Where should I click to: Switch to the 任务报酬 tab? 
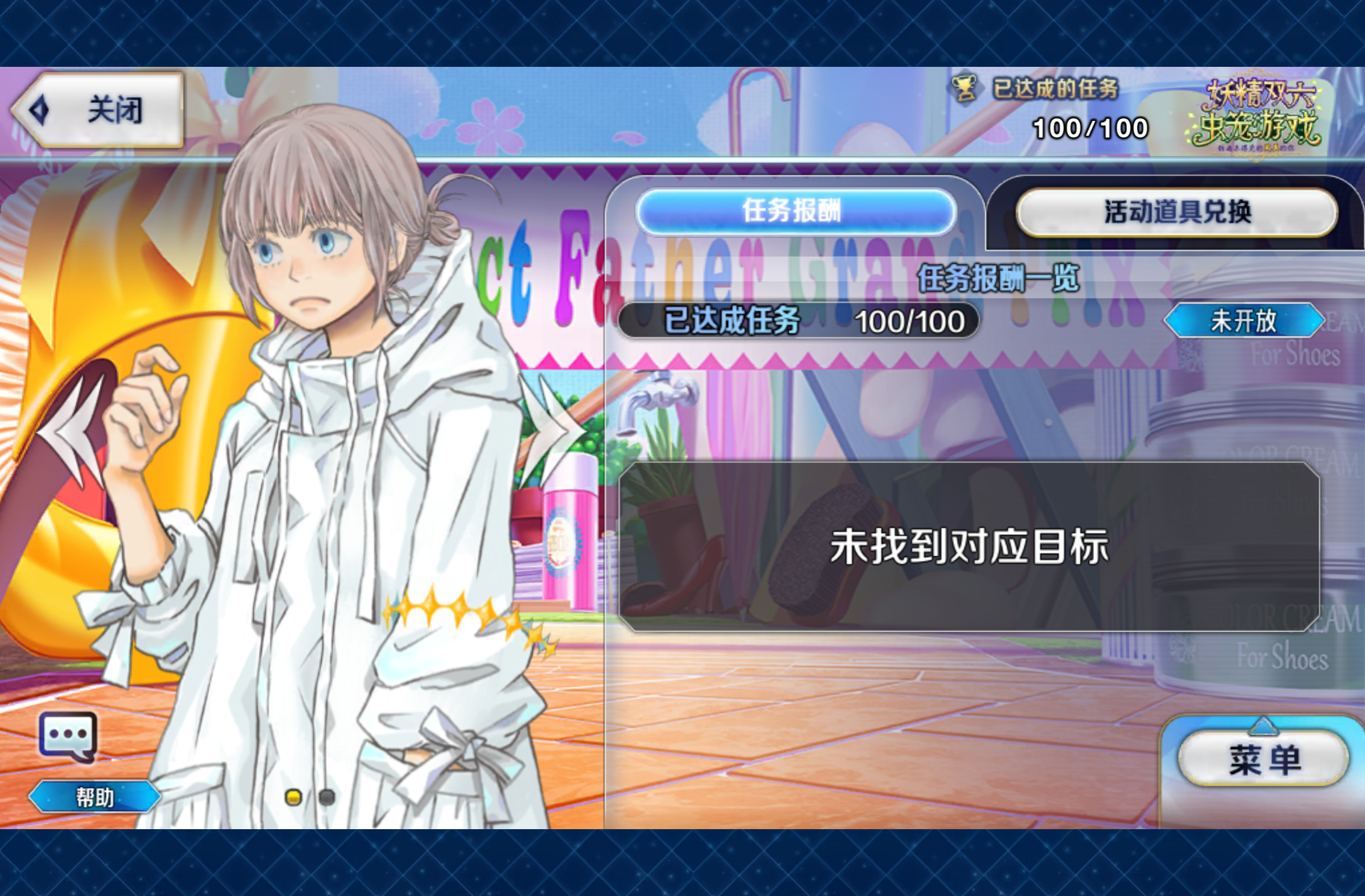point(795,211)
